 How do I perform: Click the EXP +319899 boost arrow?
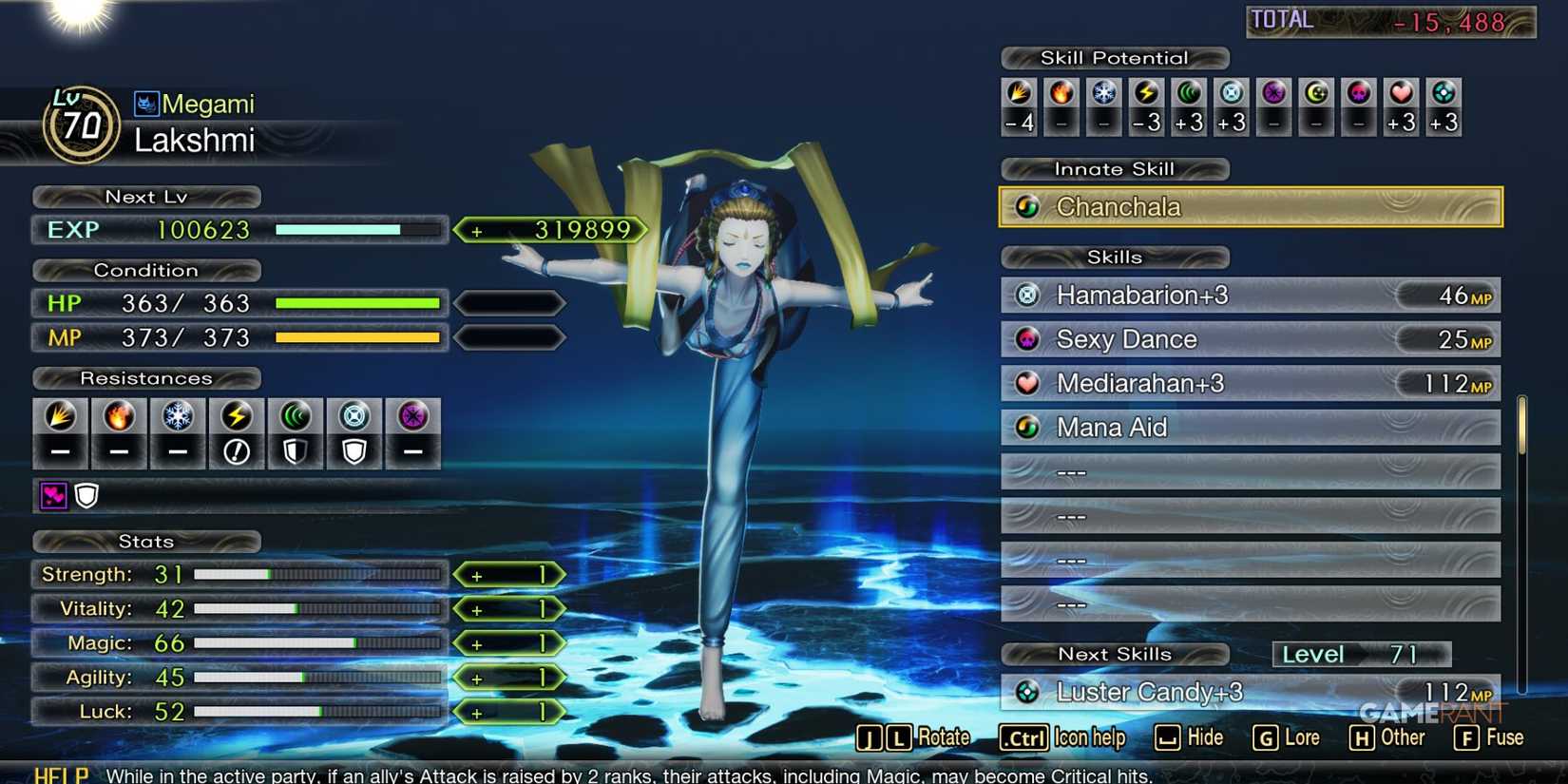[x=551, y=229]
